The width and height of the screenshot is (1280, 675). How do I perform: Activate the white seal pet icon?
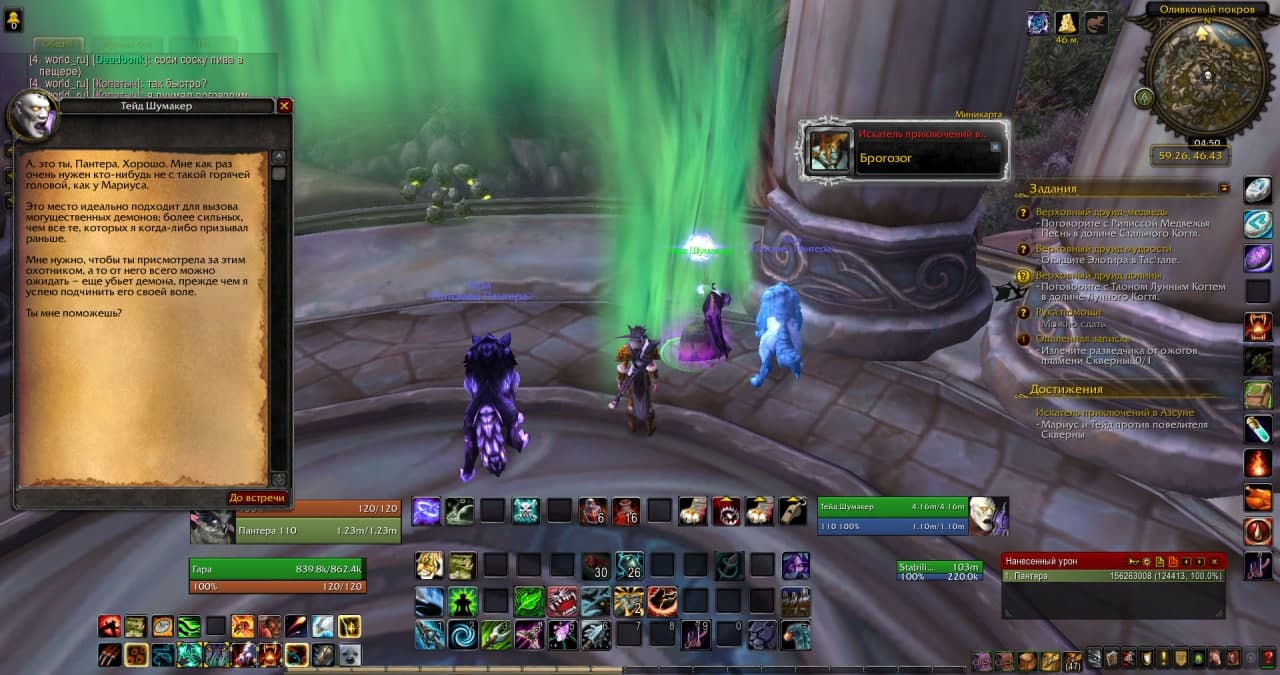349,655
